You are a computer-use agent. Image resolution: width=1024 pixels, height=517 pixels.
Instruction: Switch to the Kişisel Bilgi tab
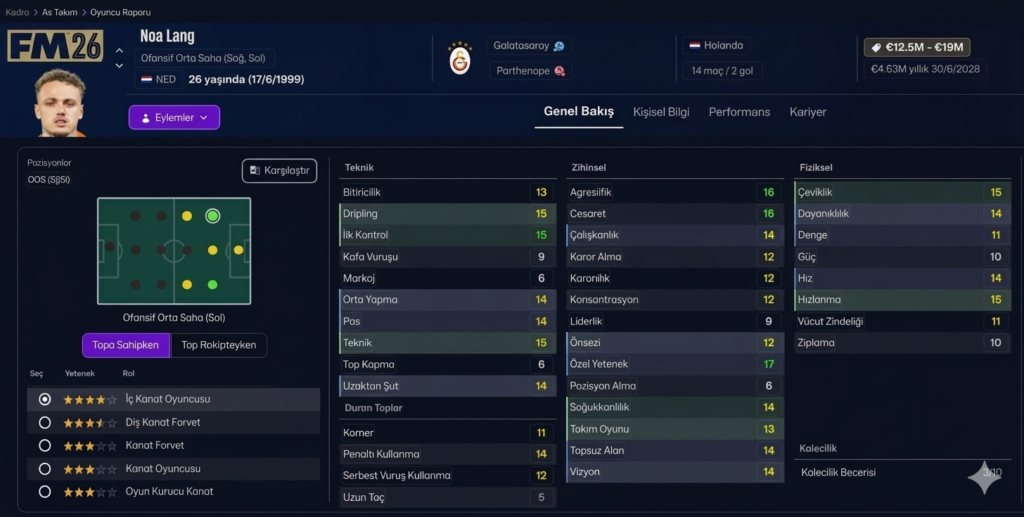(x=661, y=112)
